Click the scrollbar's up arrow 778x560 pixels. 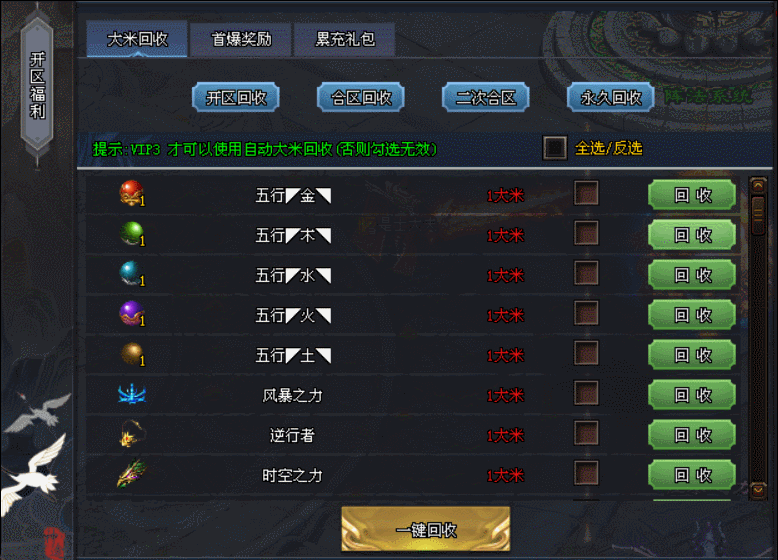[x=758, y=185]
